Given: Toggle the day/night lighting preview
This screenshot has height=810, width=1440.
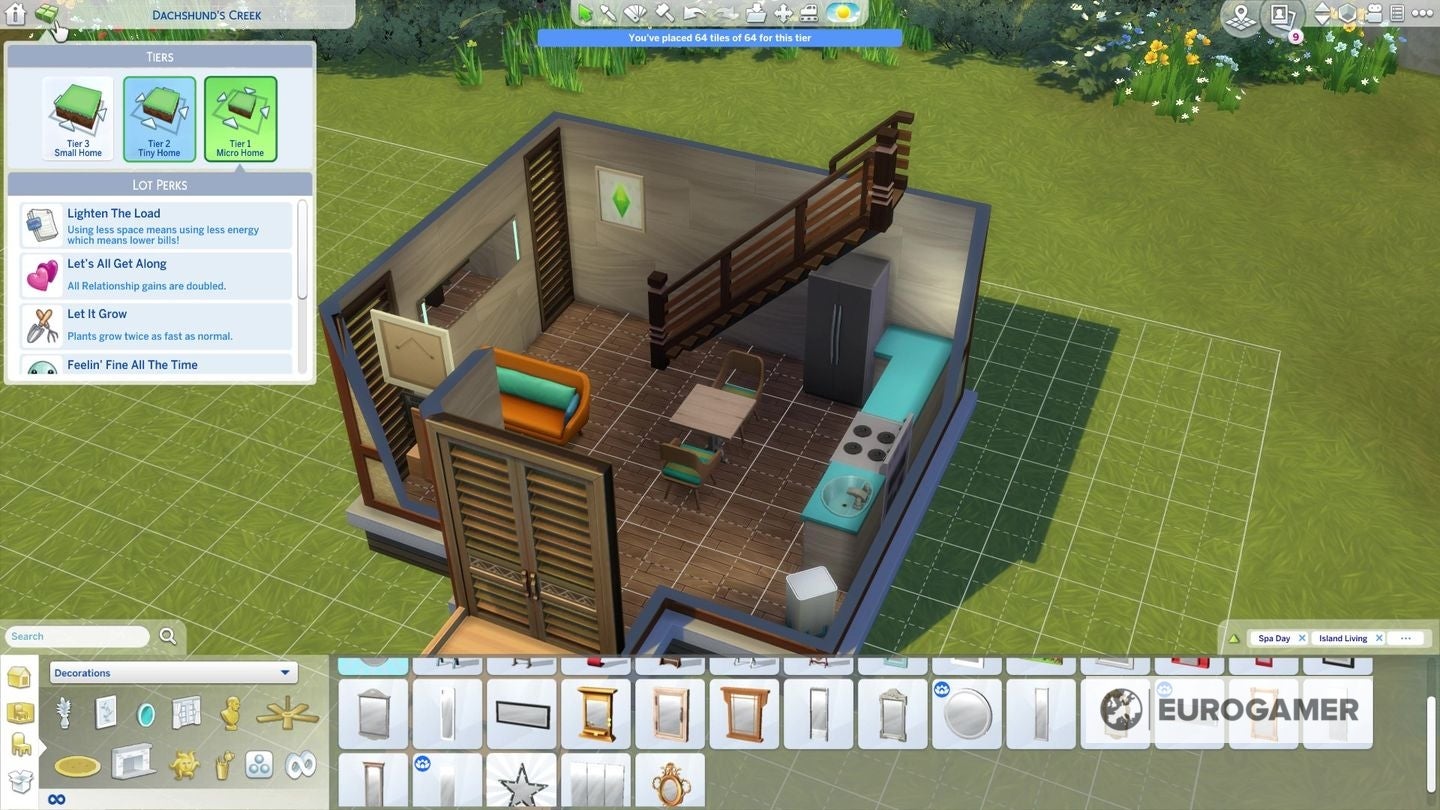Looking at the screenshot, I should [x=841, y=13].
